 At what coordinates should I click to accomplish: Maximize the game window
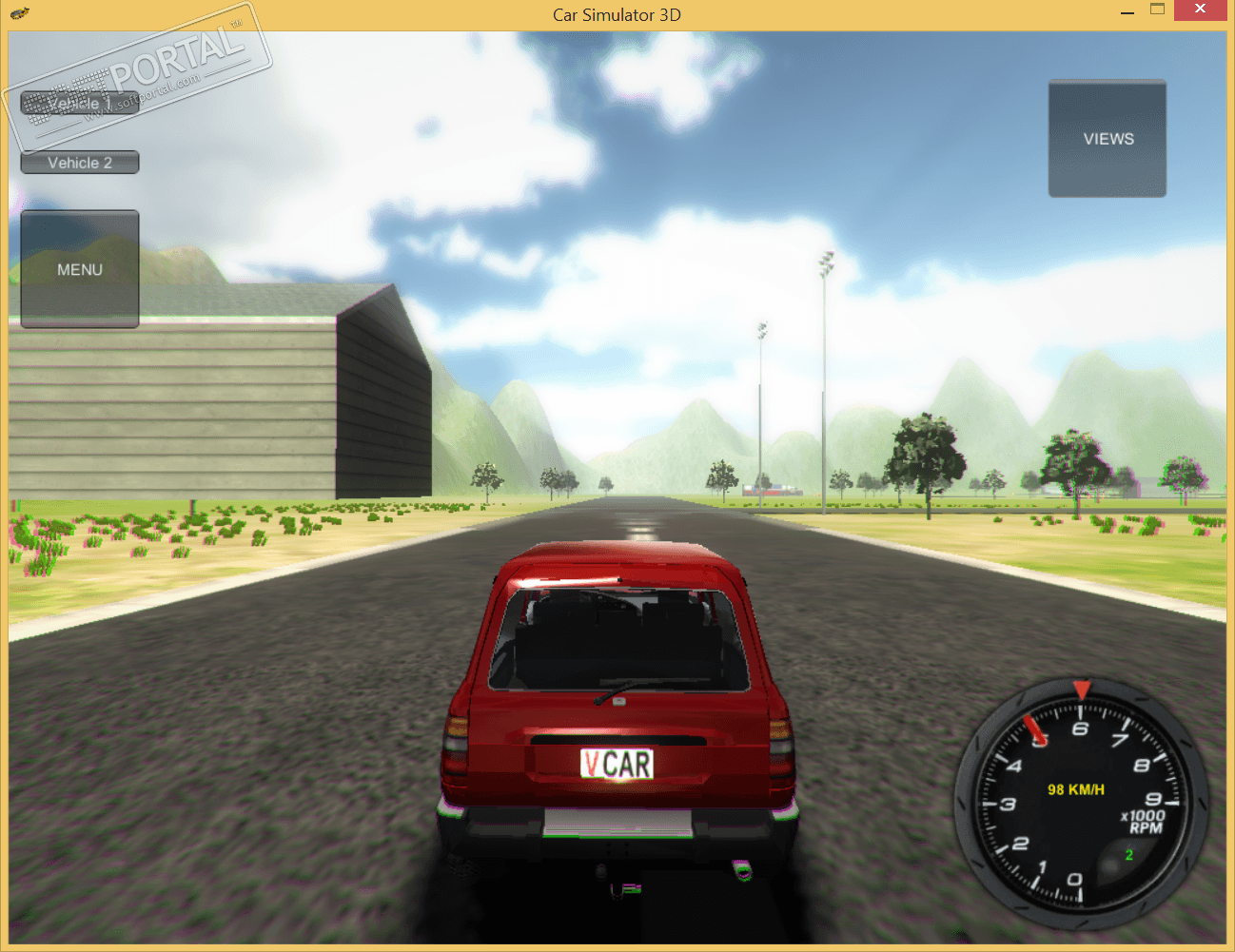point(1157,10)
